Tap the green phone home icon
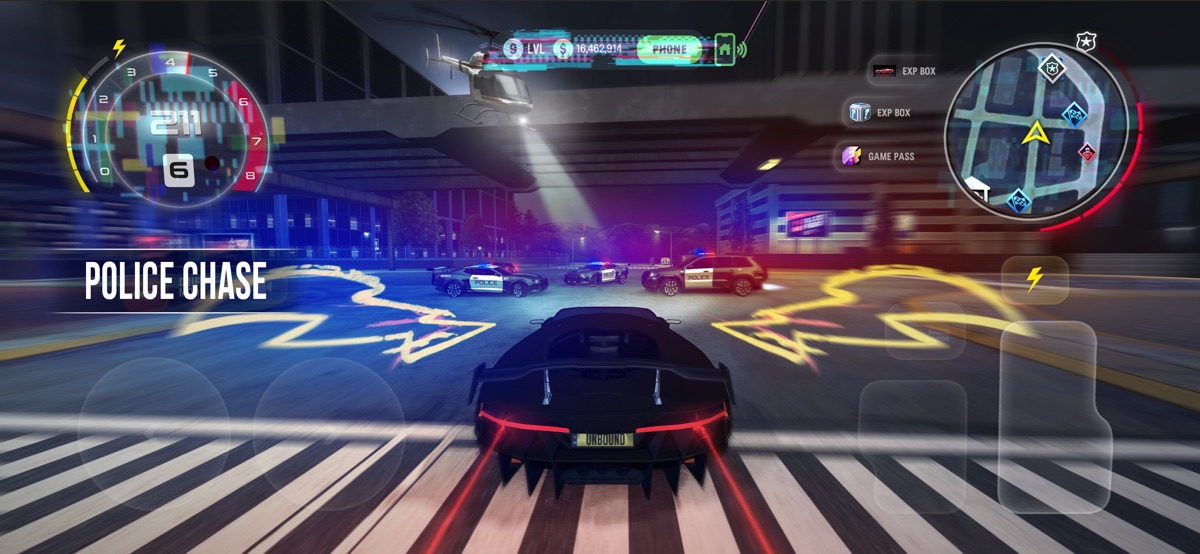Screen dimensions: 1200x554 point(725,48)
